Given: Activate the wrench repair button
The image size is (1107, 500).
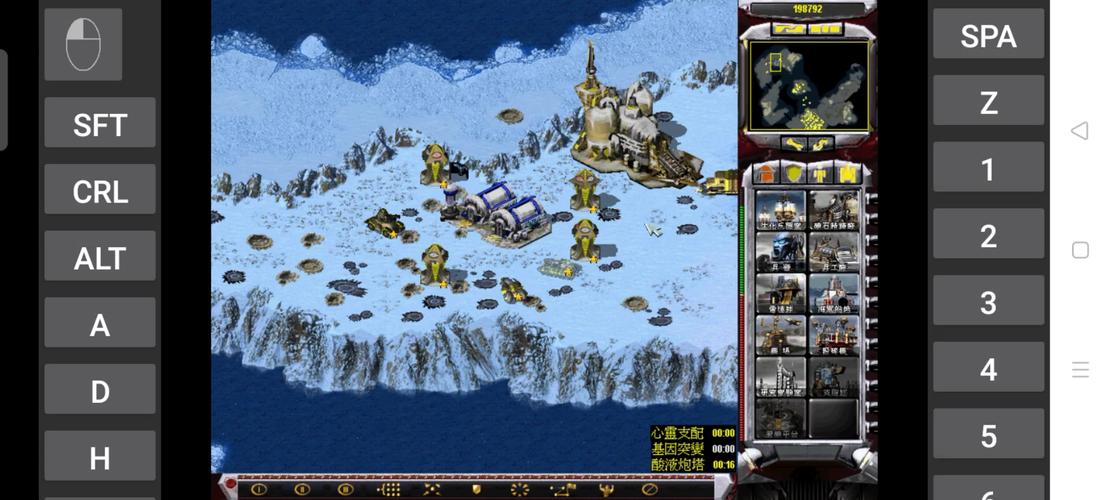Looking at the screenshot, I should tap(794, 145).
